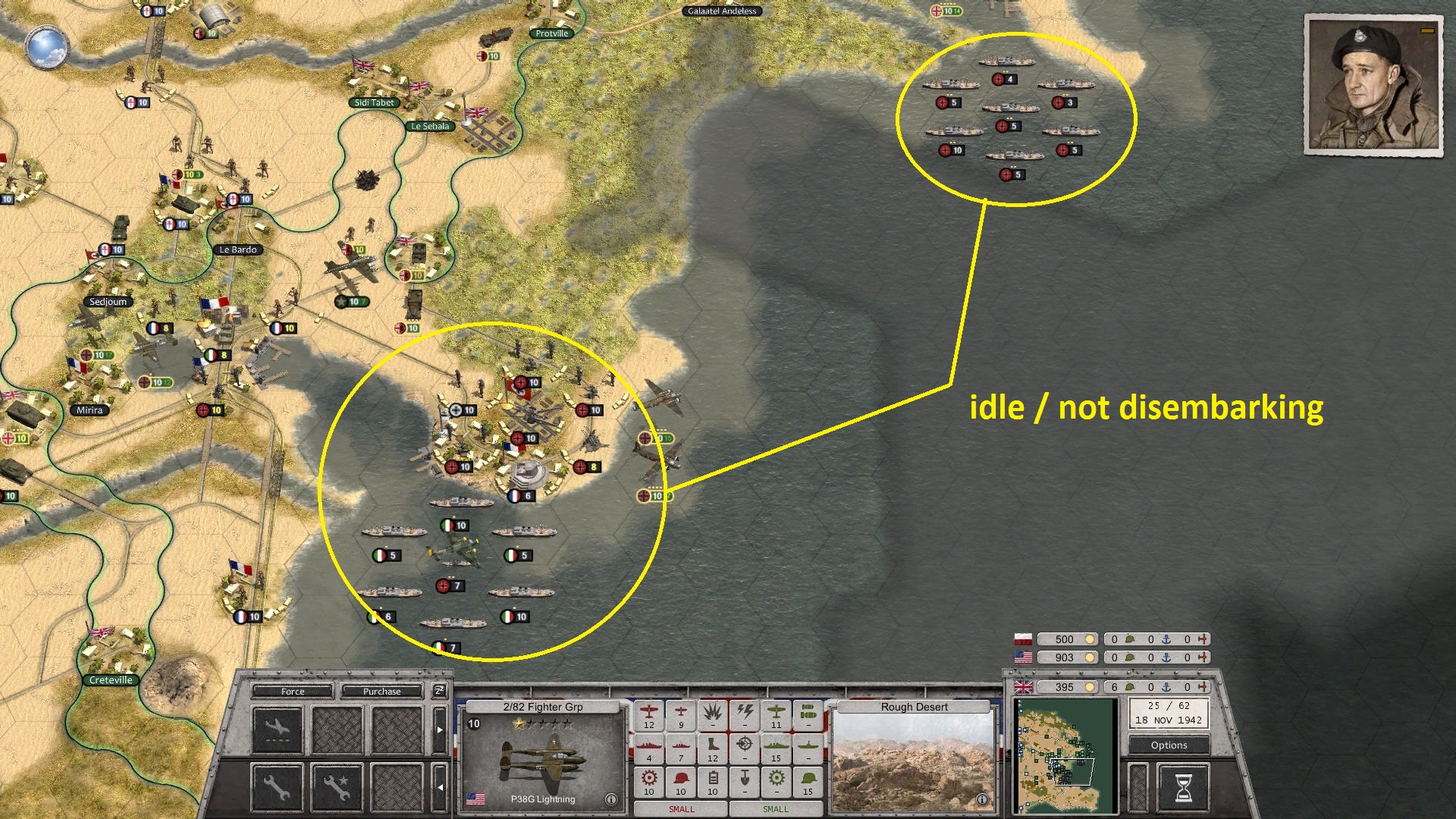Screen dimensions: 1456x819
Task: Click the green efficiency gear stat icon
Action: coord(777,780)
